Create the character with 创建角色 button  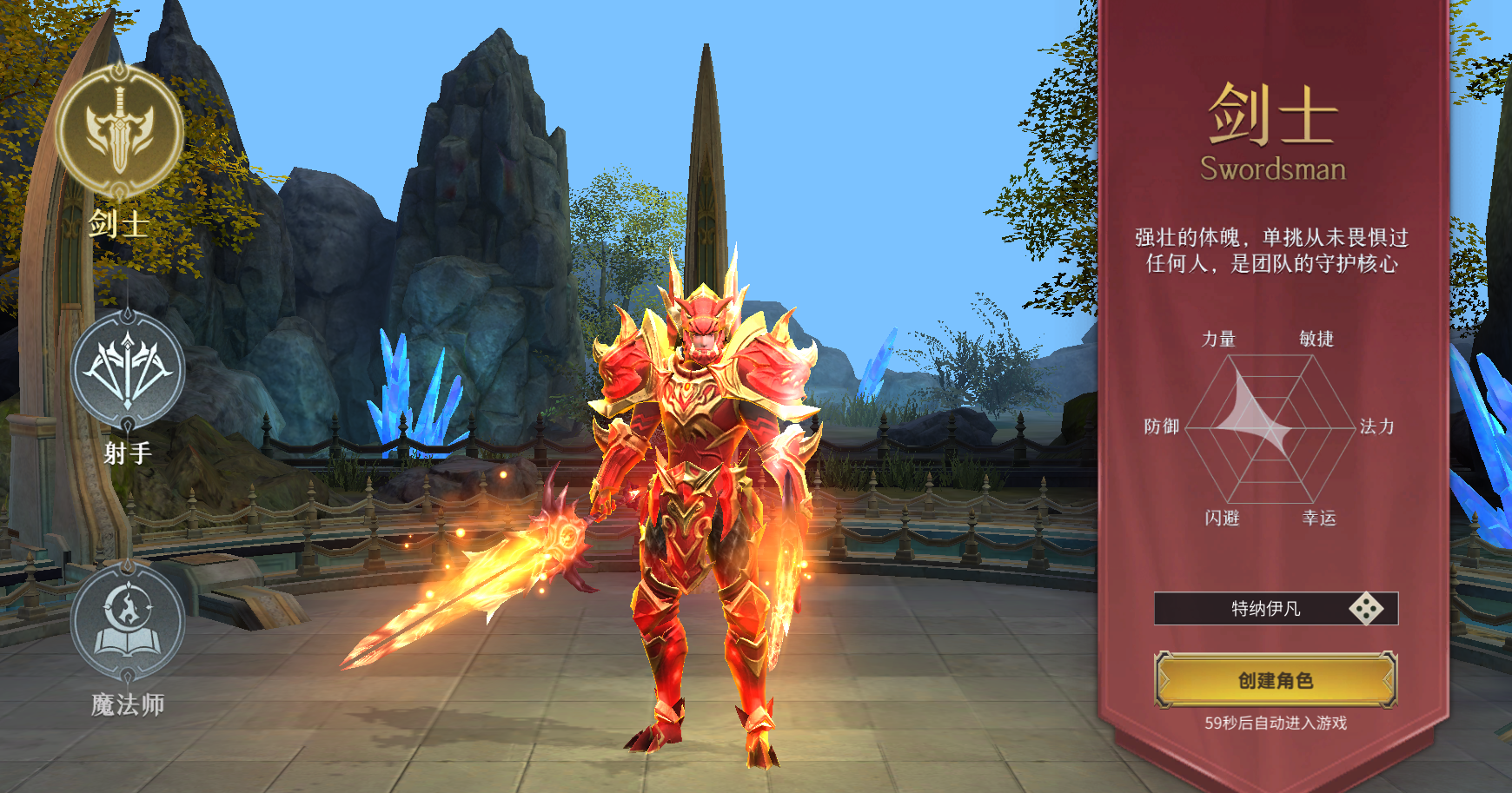1275,680
